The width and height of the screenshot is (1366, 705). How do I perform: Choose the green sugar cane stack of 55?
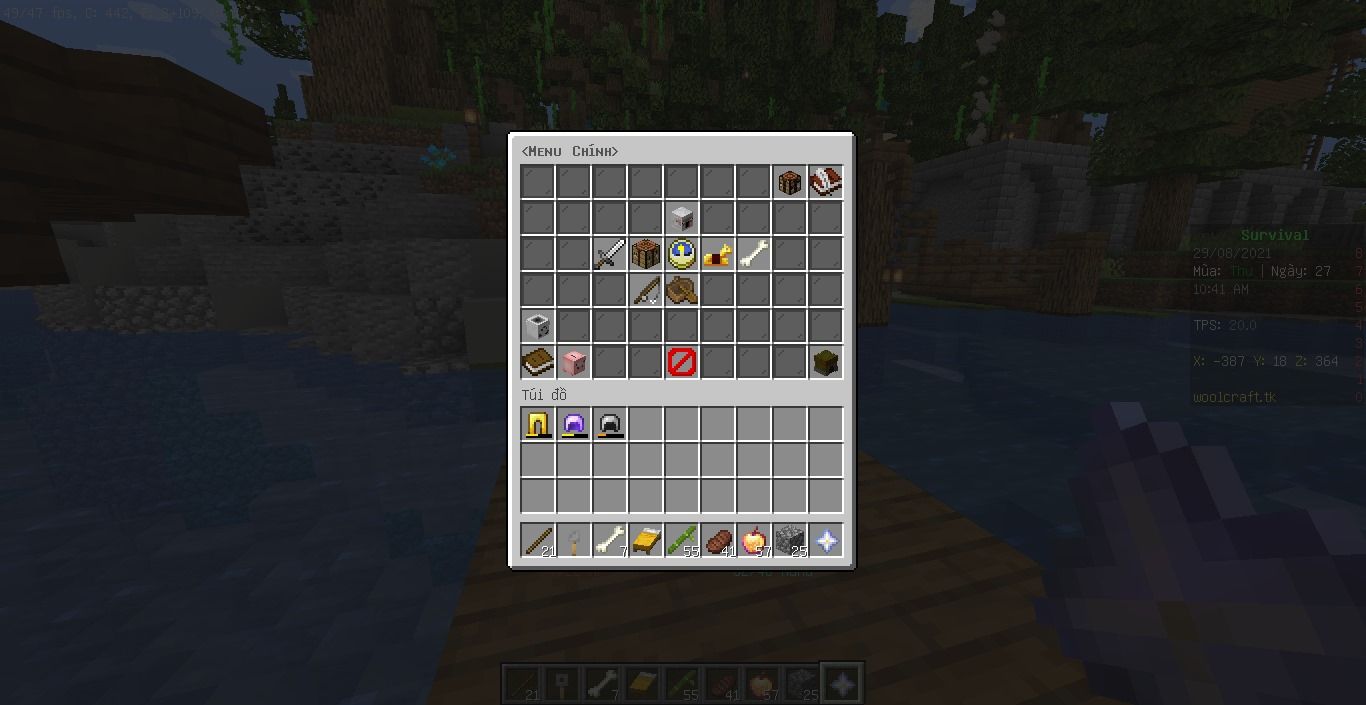pos(682,541)
